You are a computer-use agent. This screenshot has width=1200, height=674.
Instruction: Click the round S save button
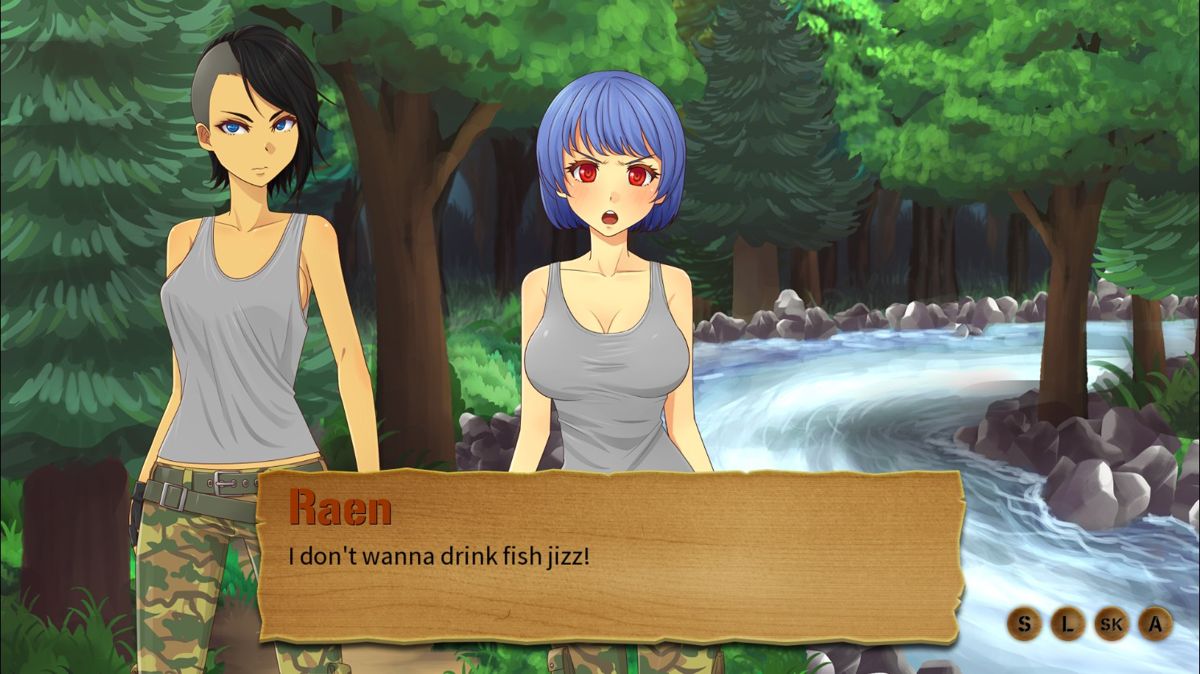(1023, 624)
